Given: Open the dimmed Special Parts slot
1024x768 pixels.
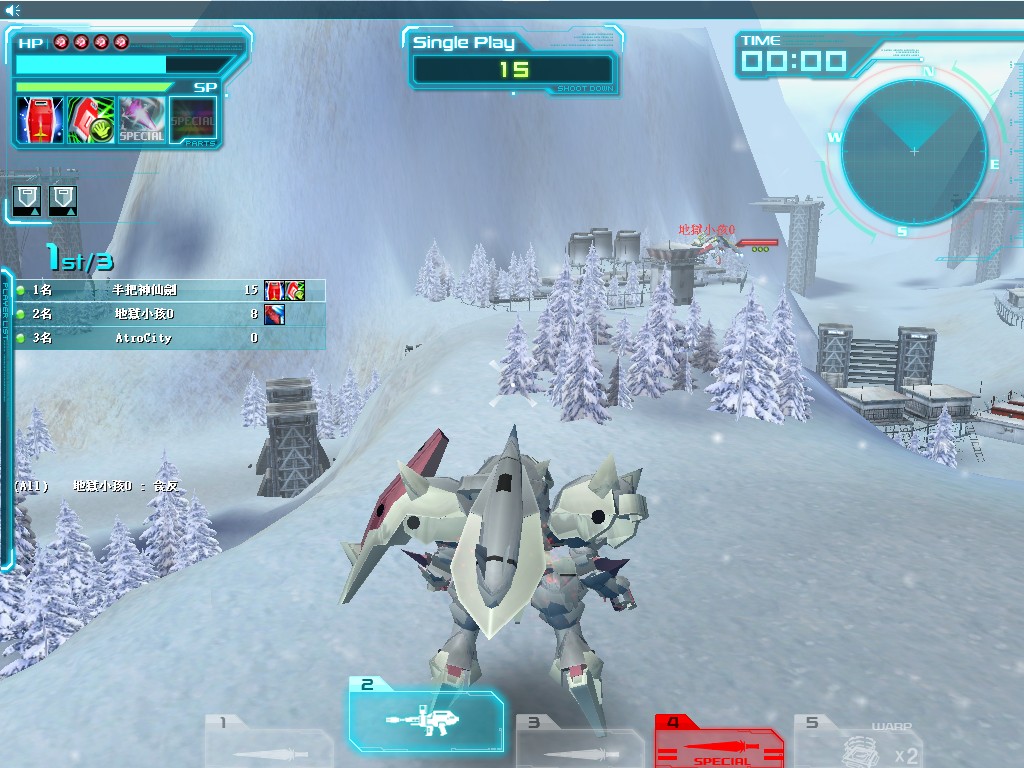Looking at the screenshot, I should pos(193,121).
